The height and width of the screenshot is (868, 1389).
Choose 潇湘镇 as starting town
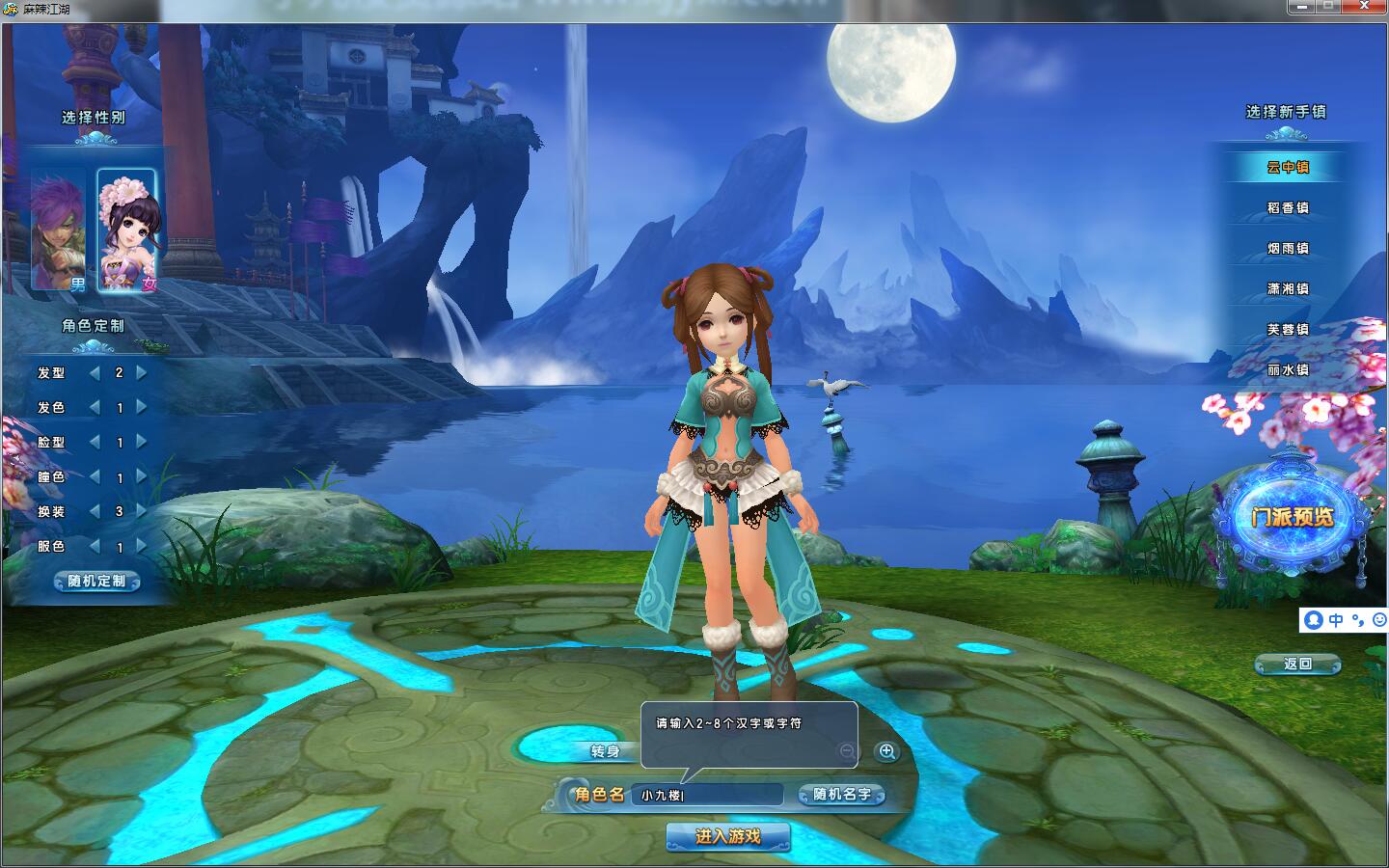1288,288
